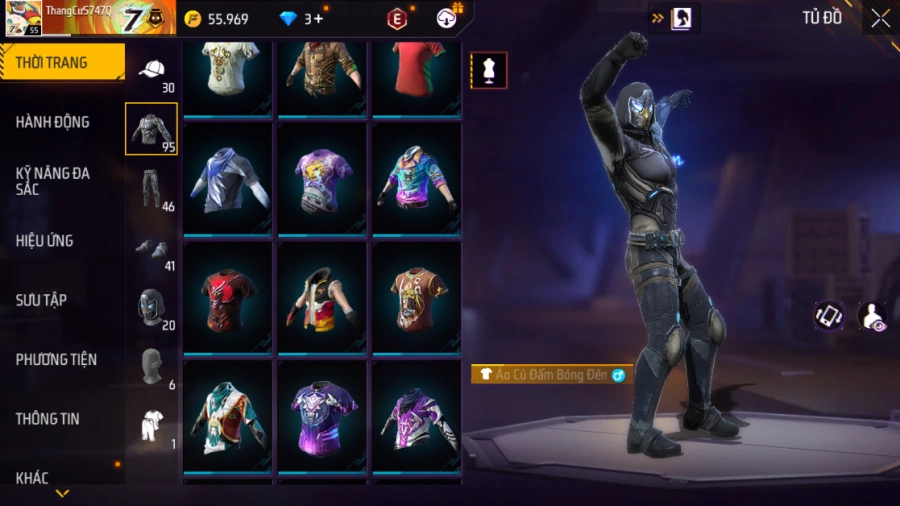The width and height of the screenshot is (900, 506).
Task: Open KỸ NĂNG ĐA SẮC section
Action: [53, 181]
